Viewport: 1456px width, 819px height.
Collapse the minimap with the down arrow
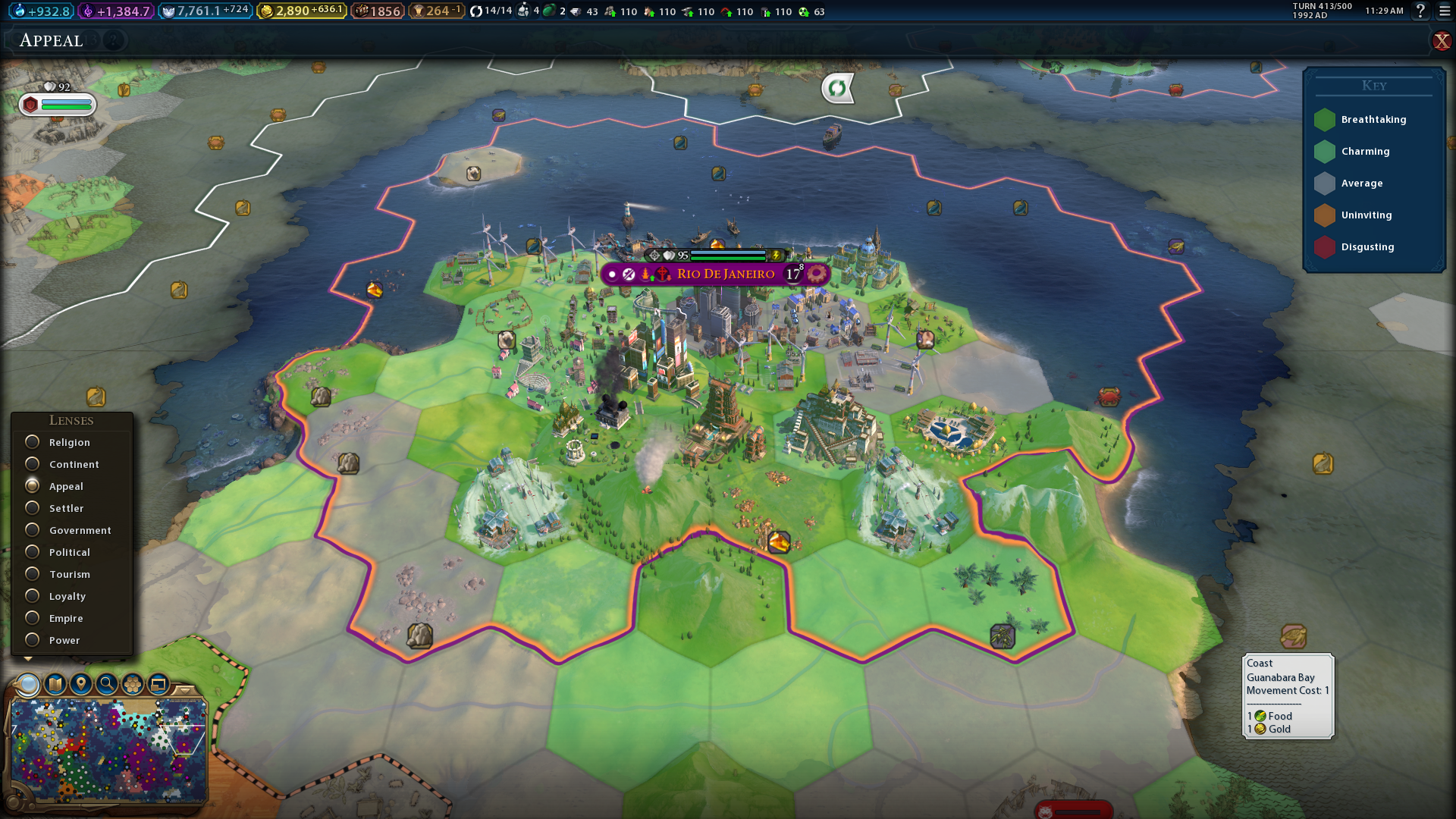184,690
